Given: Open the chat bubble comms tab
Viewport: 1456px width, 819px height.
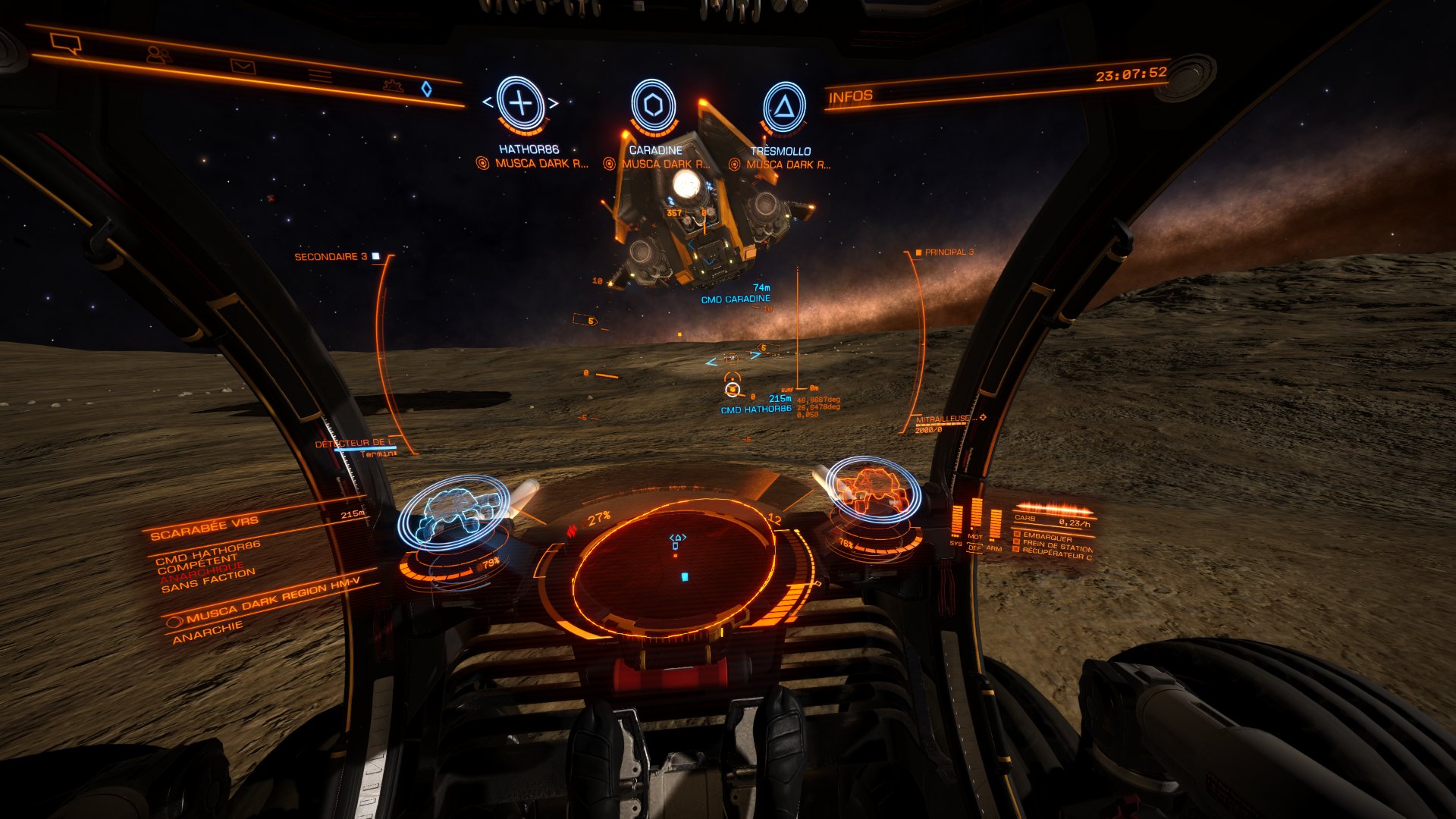Looking at the screenshot, I should pyautogui.click(x=68, y=44).
